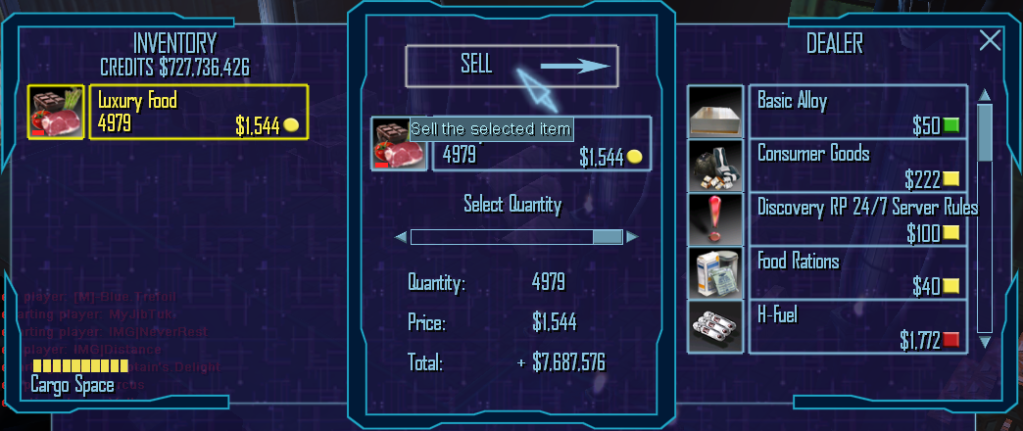Increase quantity with right arrow
The width and height of the screenshot is (1023, 431).
click(632, 237)
